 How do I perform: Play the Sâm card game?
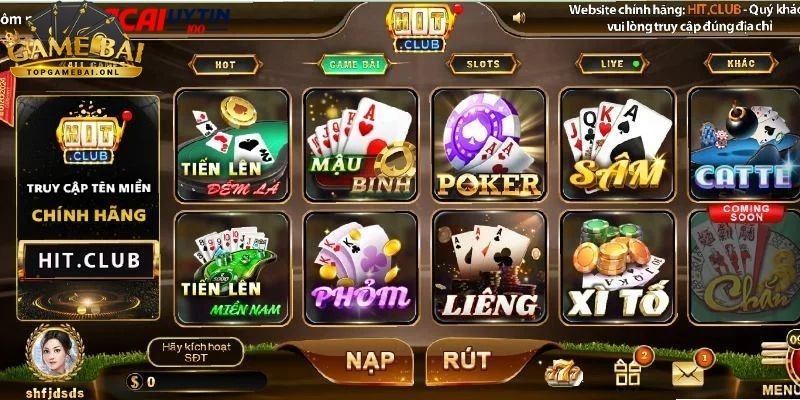click(616, 145)
